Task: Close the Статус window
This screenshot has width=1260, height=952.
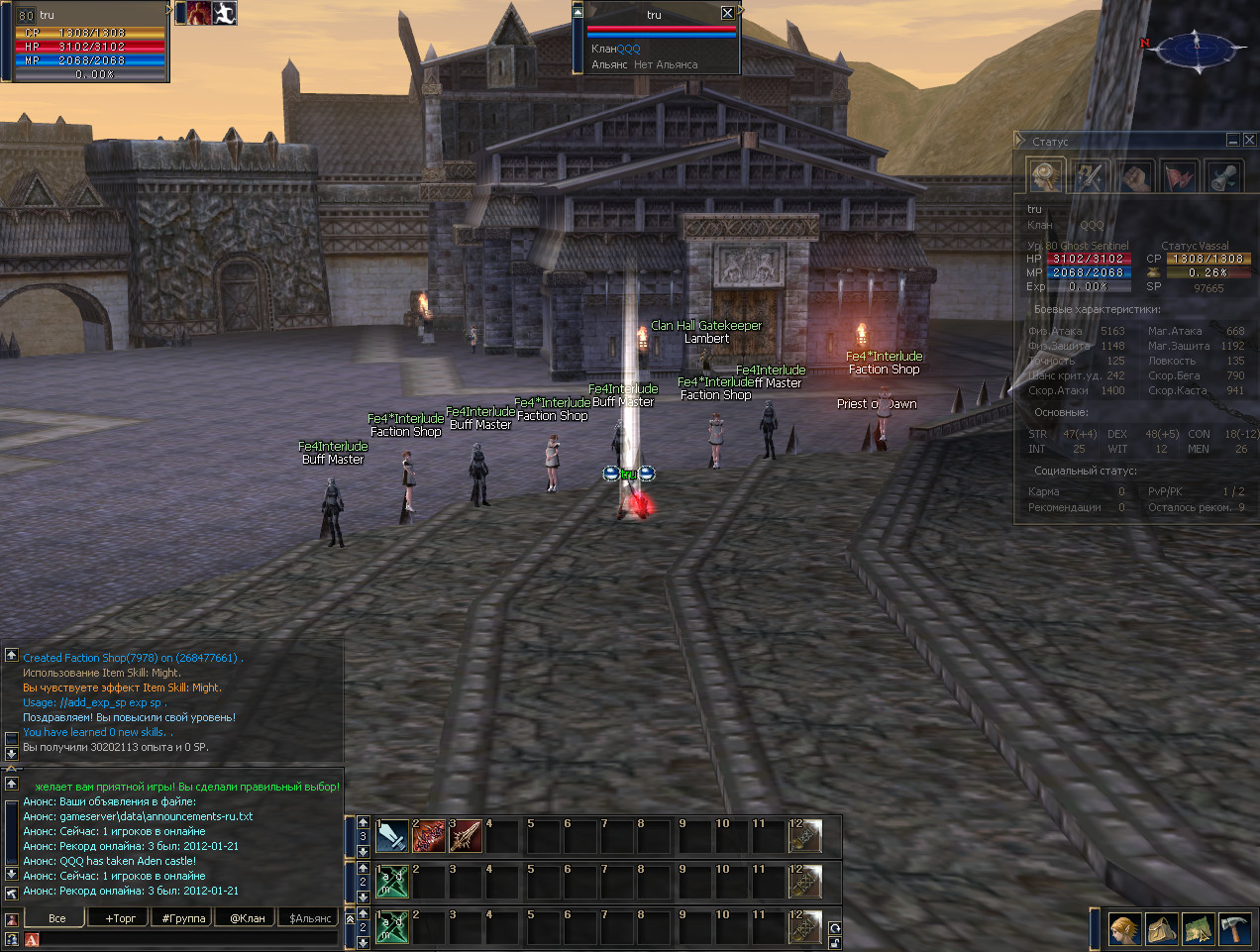Action: point(1249,141)
